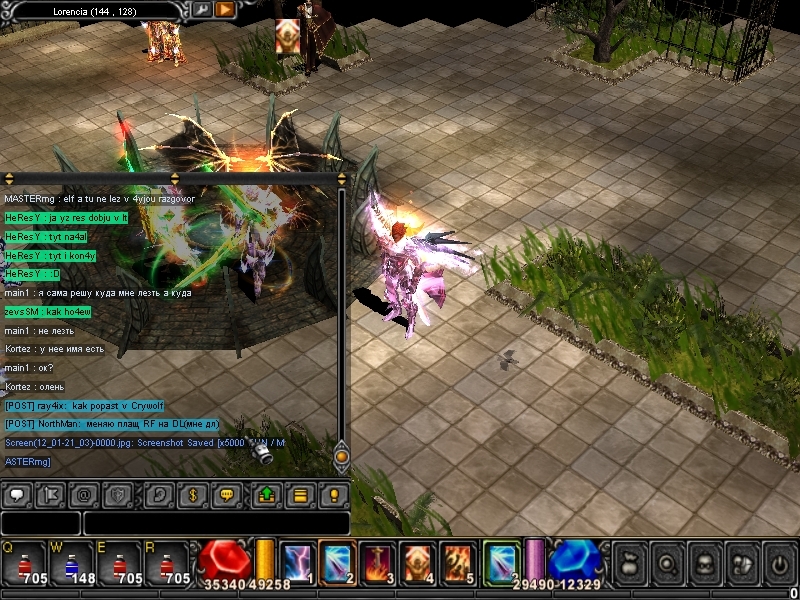
Task: Open the magnifying glass search button
Action: (x=666, y=564)
